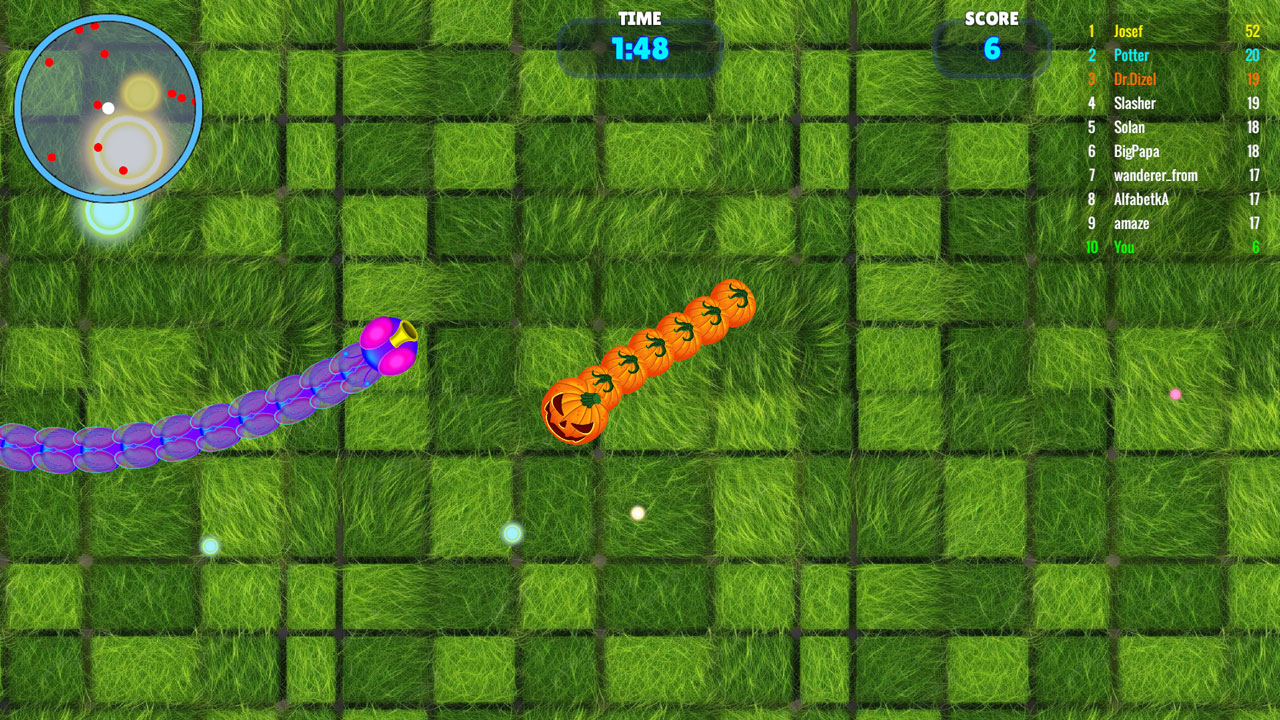
Task: Click the minimap in the top-left corner
Action: tap(108, 105)
